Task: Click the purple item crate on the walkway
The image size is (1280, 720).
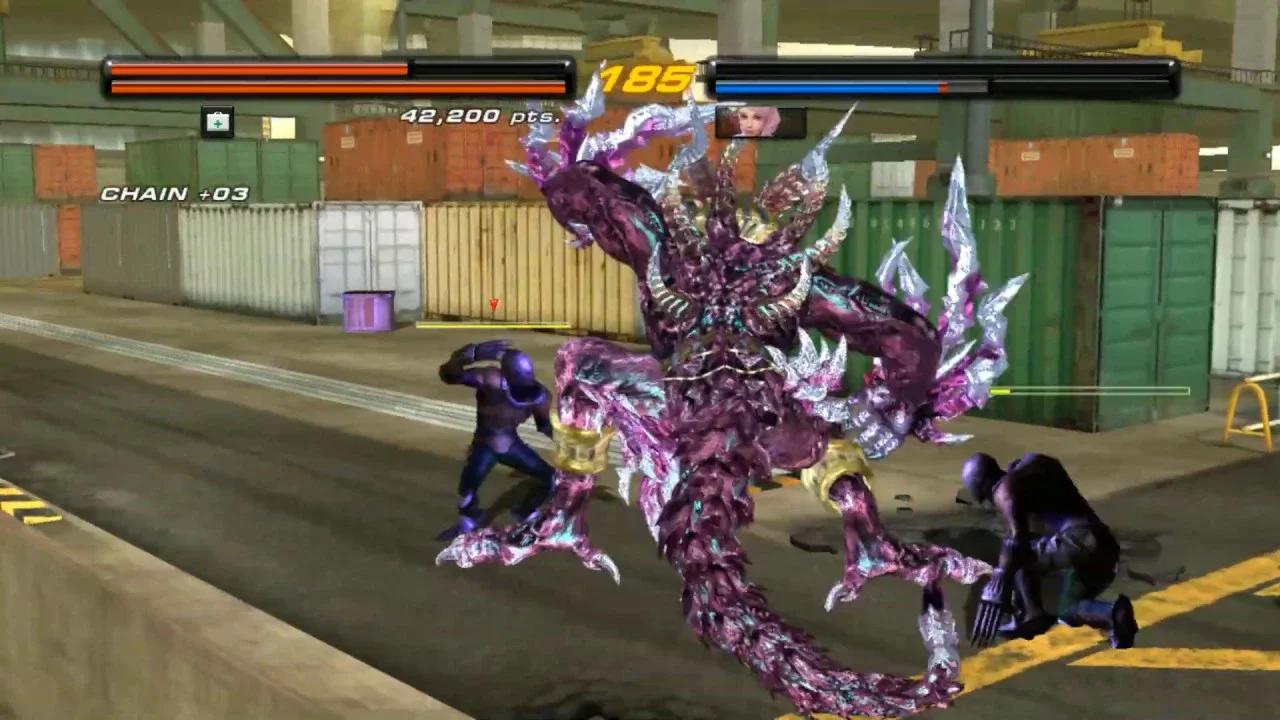Action: pos(370,311)
